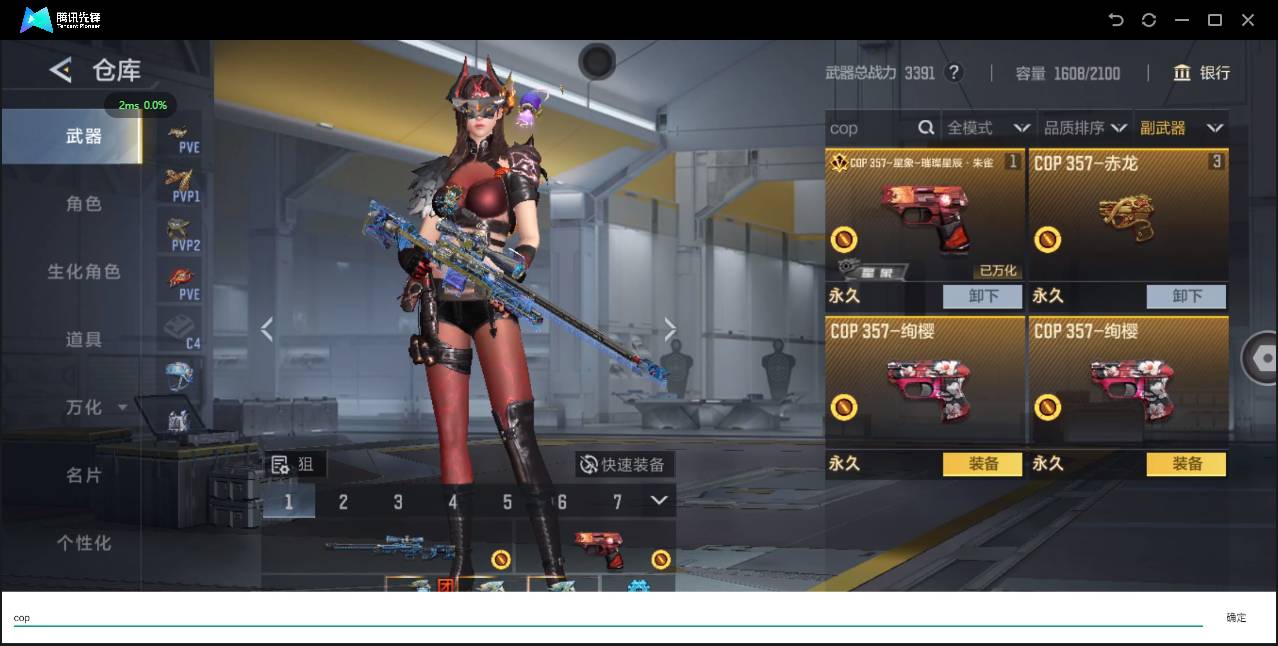
Task: Switch to the 角色 tab
Action: (84, 204)
